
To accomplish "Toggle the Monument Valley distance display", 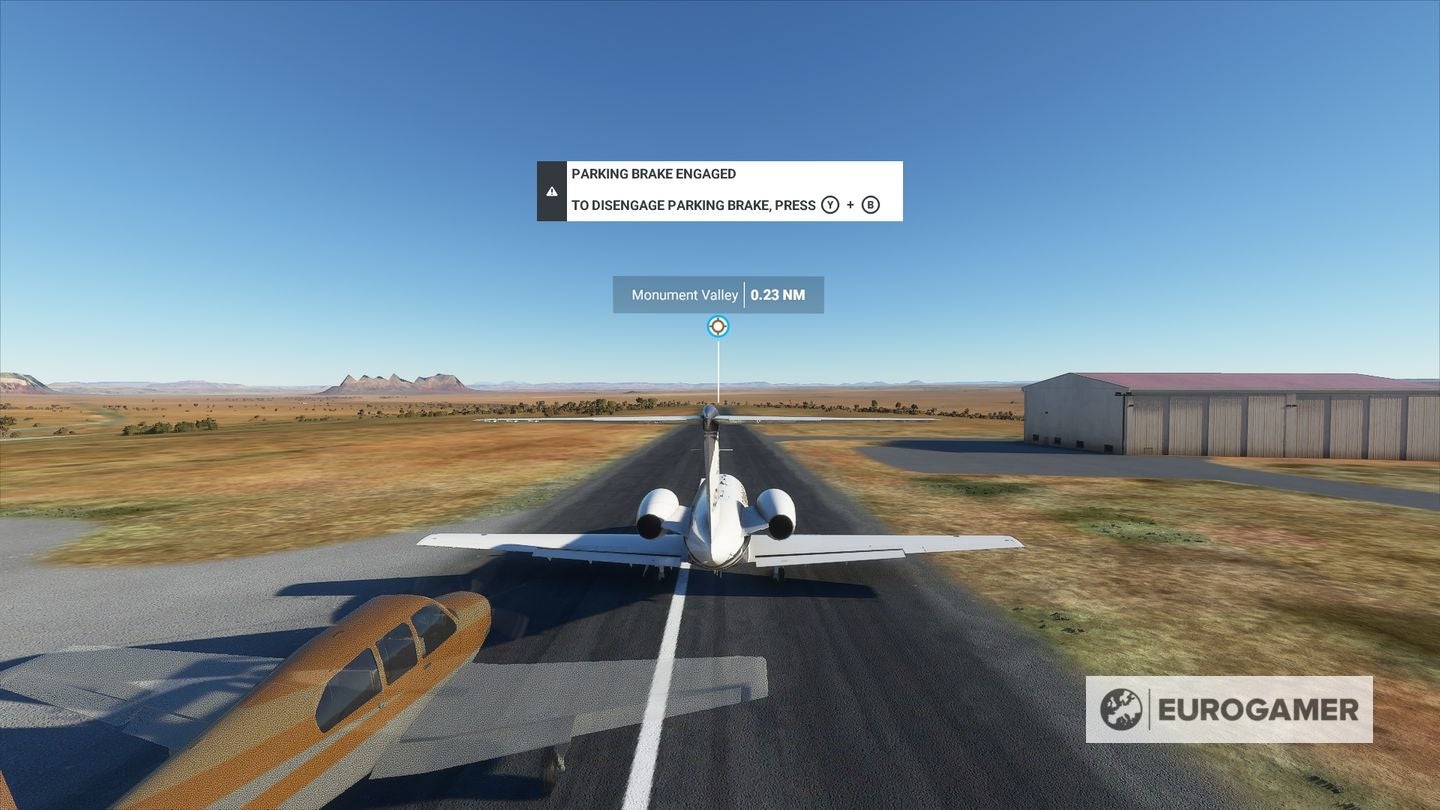I will pyautogui.click(x=779, y=294).
